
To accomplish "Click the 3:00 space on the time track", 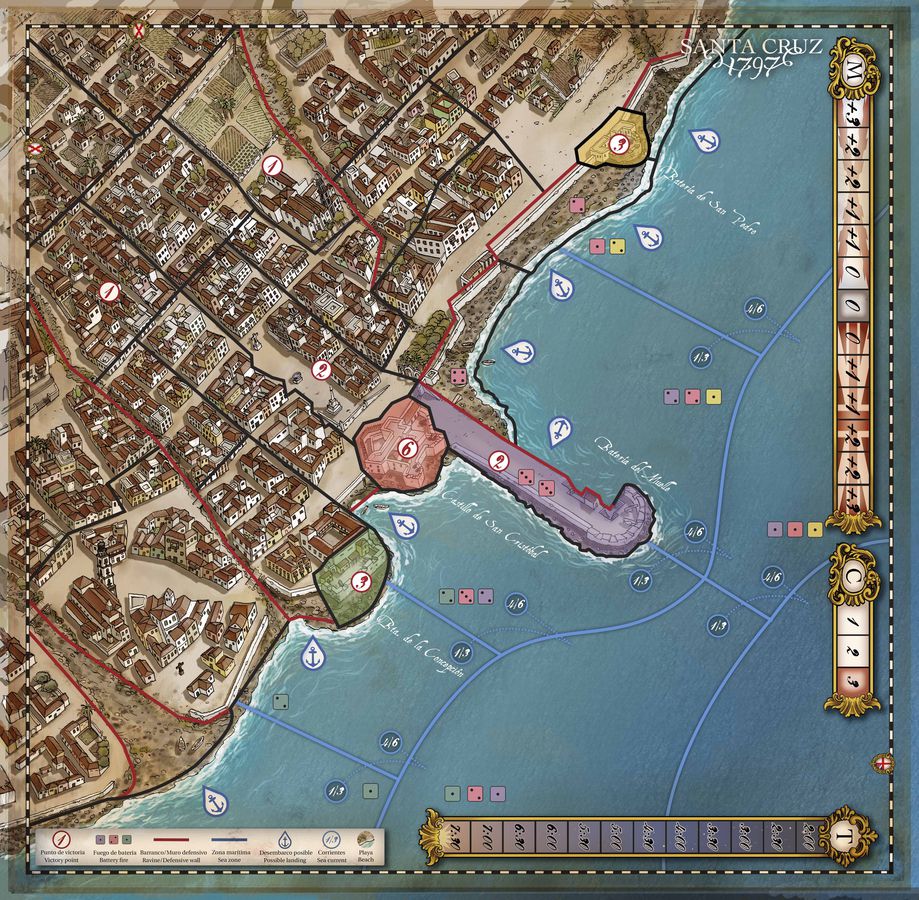I will (x=743, y=834).
